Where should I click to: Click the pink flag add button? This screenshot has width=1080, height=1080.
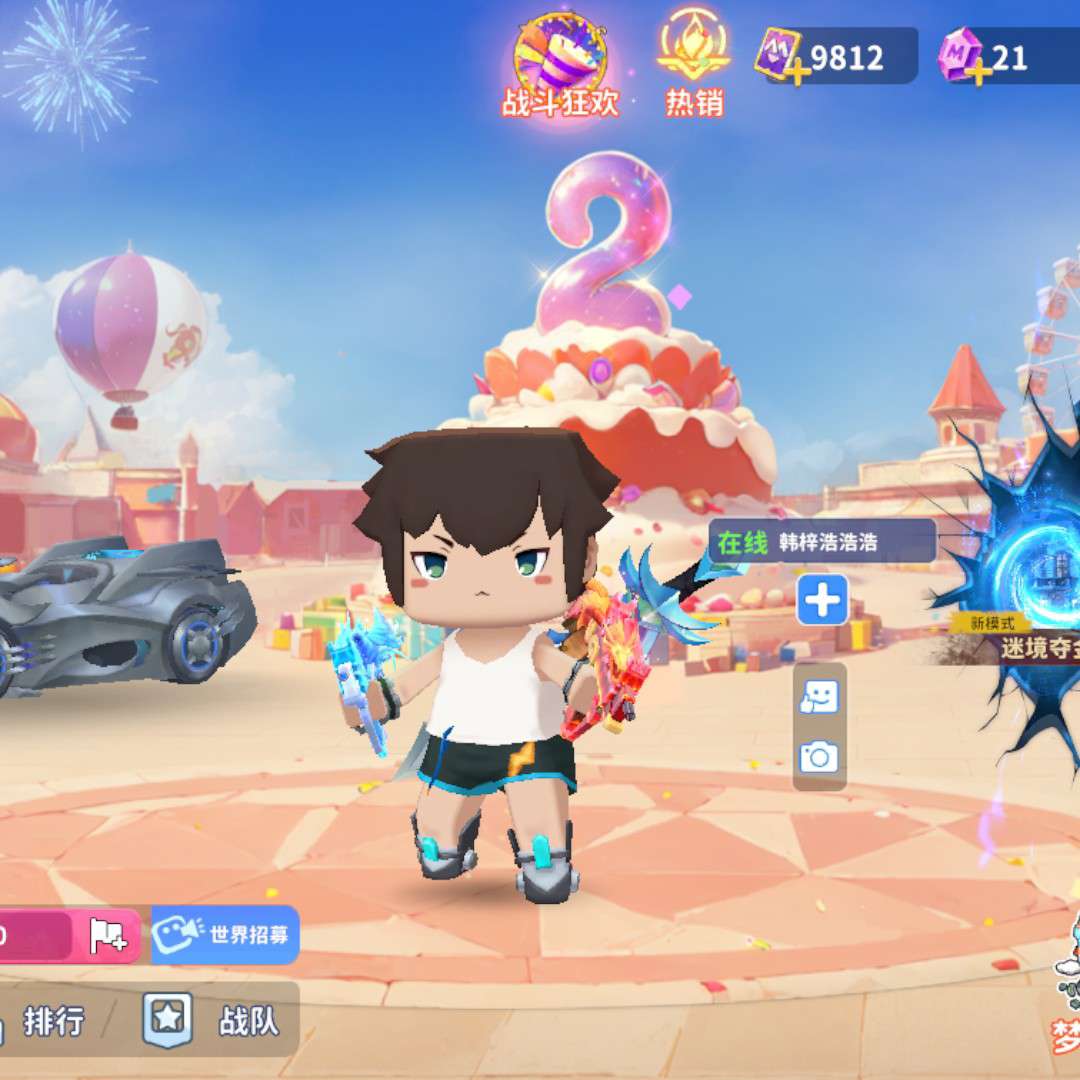tap(108, 935)
